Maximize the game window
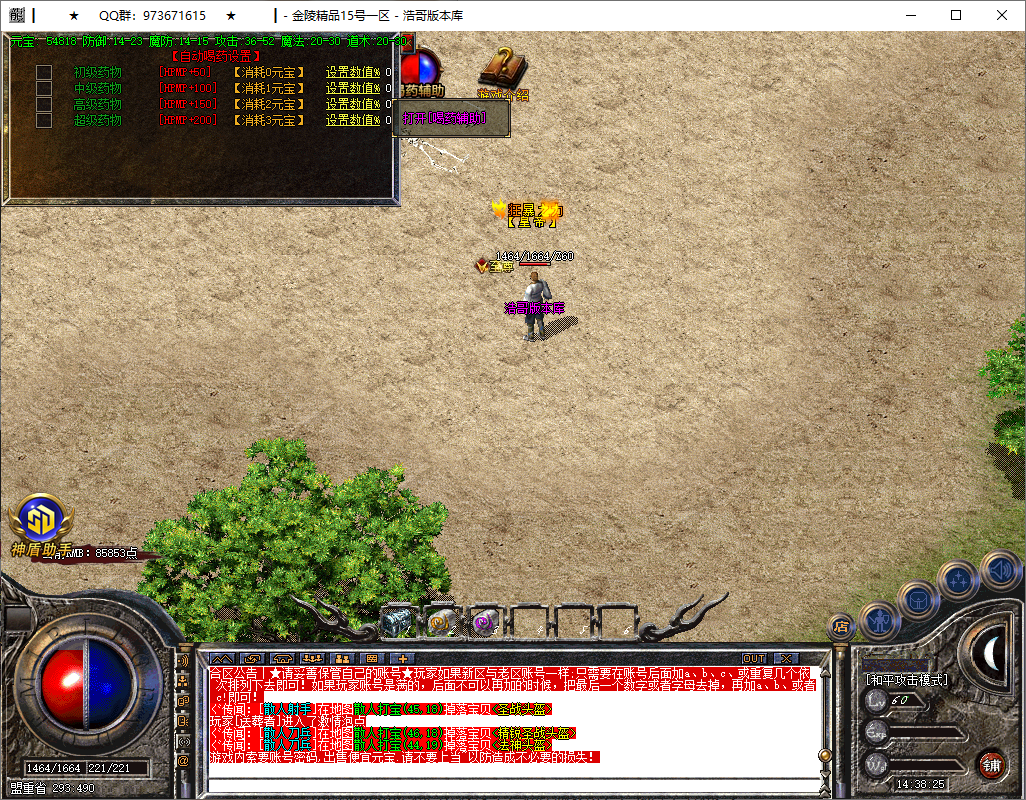1026x800 pixels. (956, 15)
